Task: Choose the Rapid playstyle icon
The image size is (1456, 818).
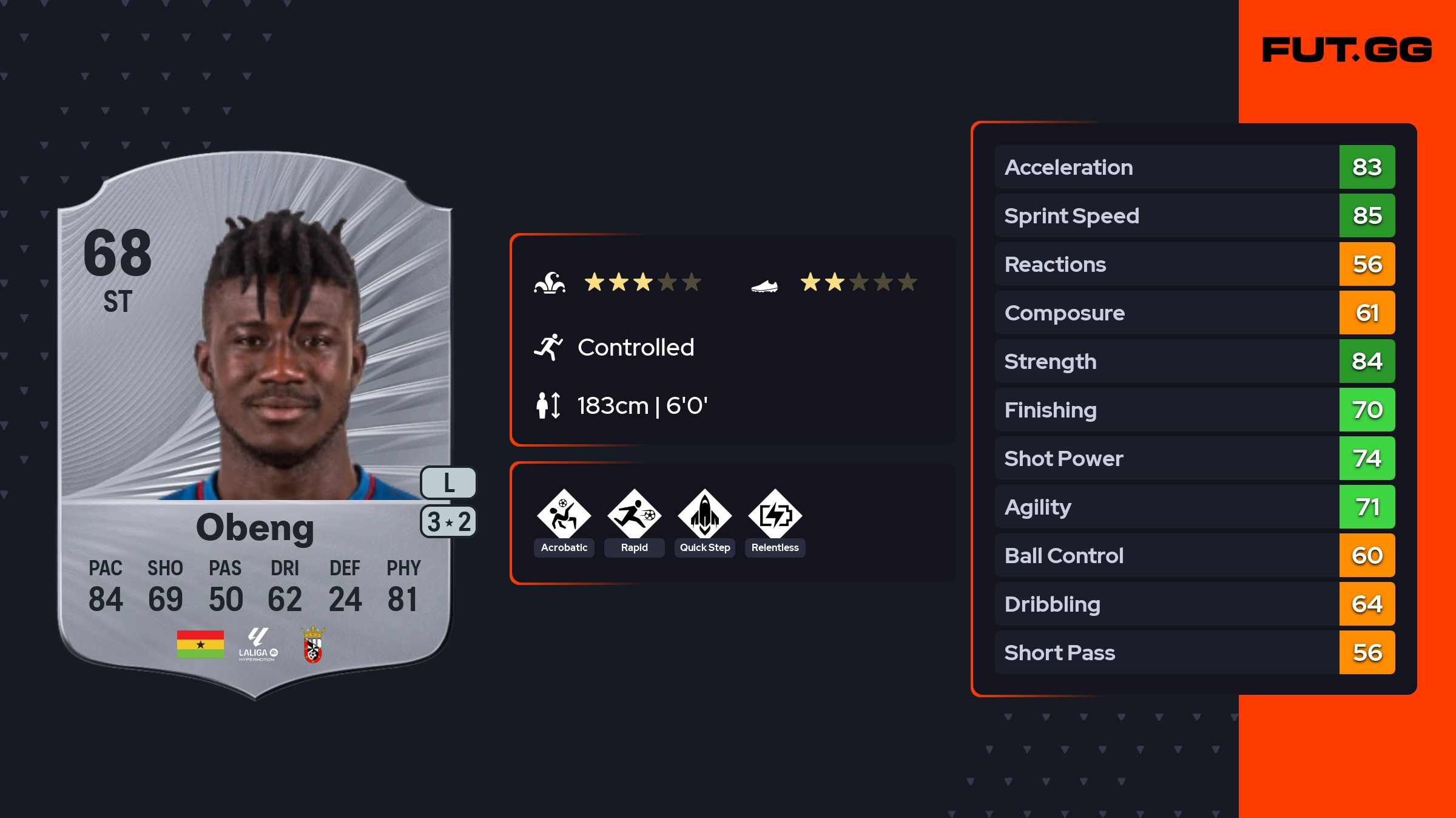Action: 634,515
